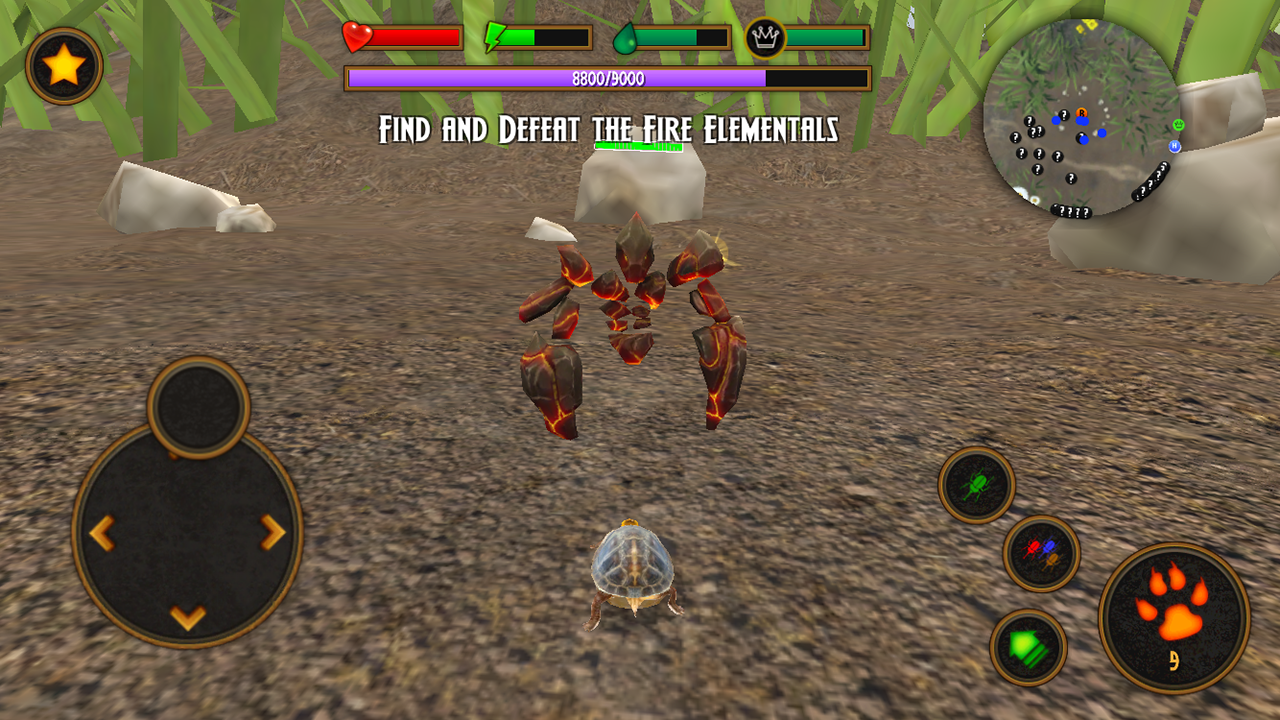
Task: Click the quest text Find and Defeat the Fire Elementals
Action: 610,128
